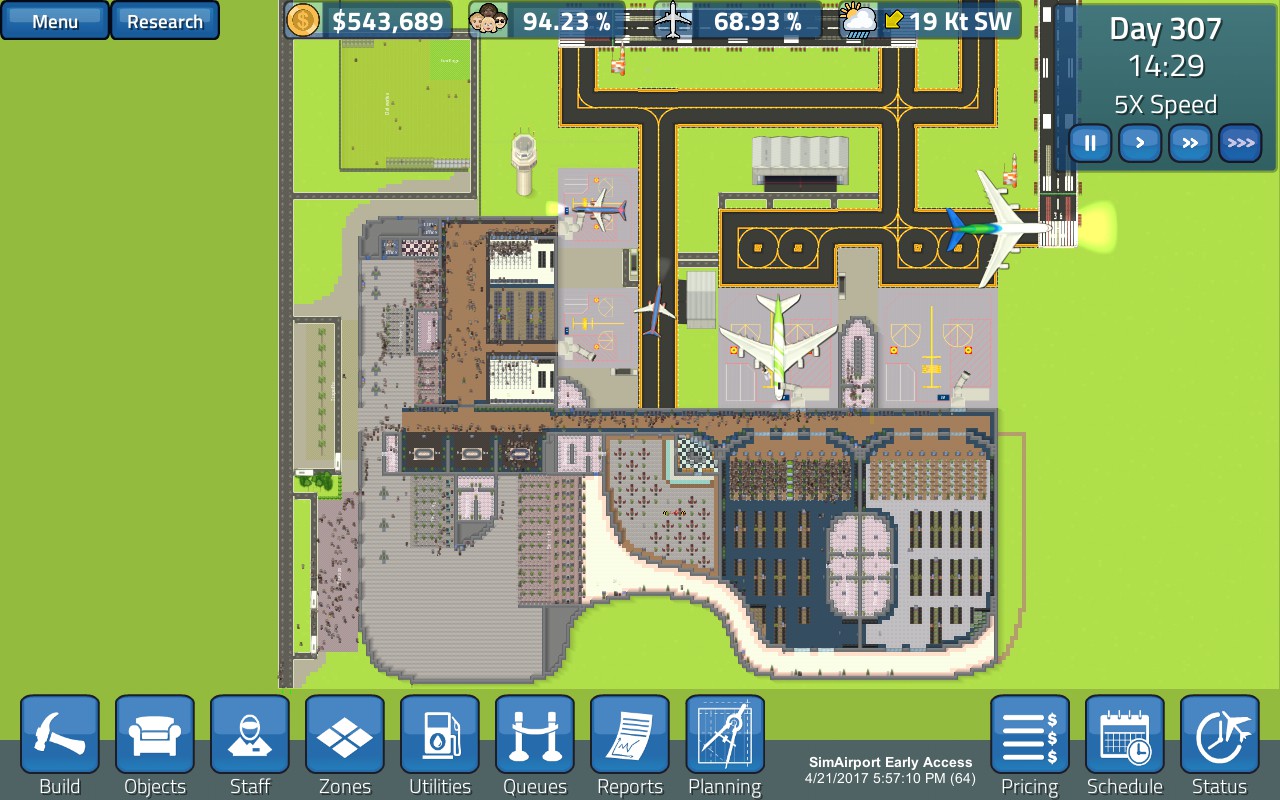Image resolution: width=1280 pixels, height=800 pixels.
Task: Open the Menu
Action: point(54,20)
